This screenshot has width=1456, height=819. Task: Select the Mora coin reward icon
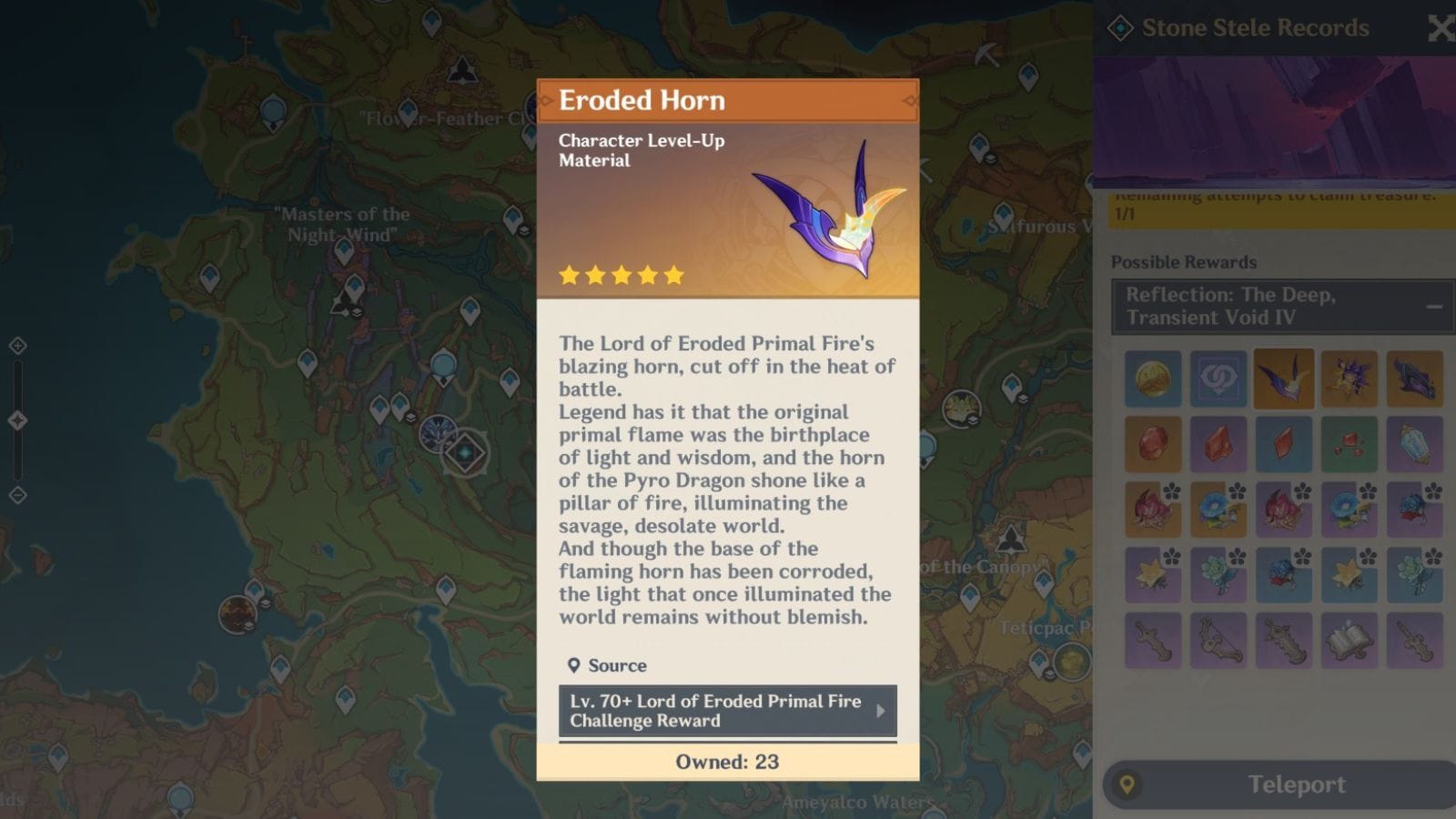[x=1153, y=378]
